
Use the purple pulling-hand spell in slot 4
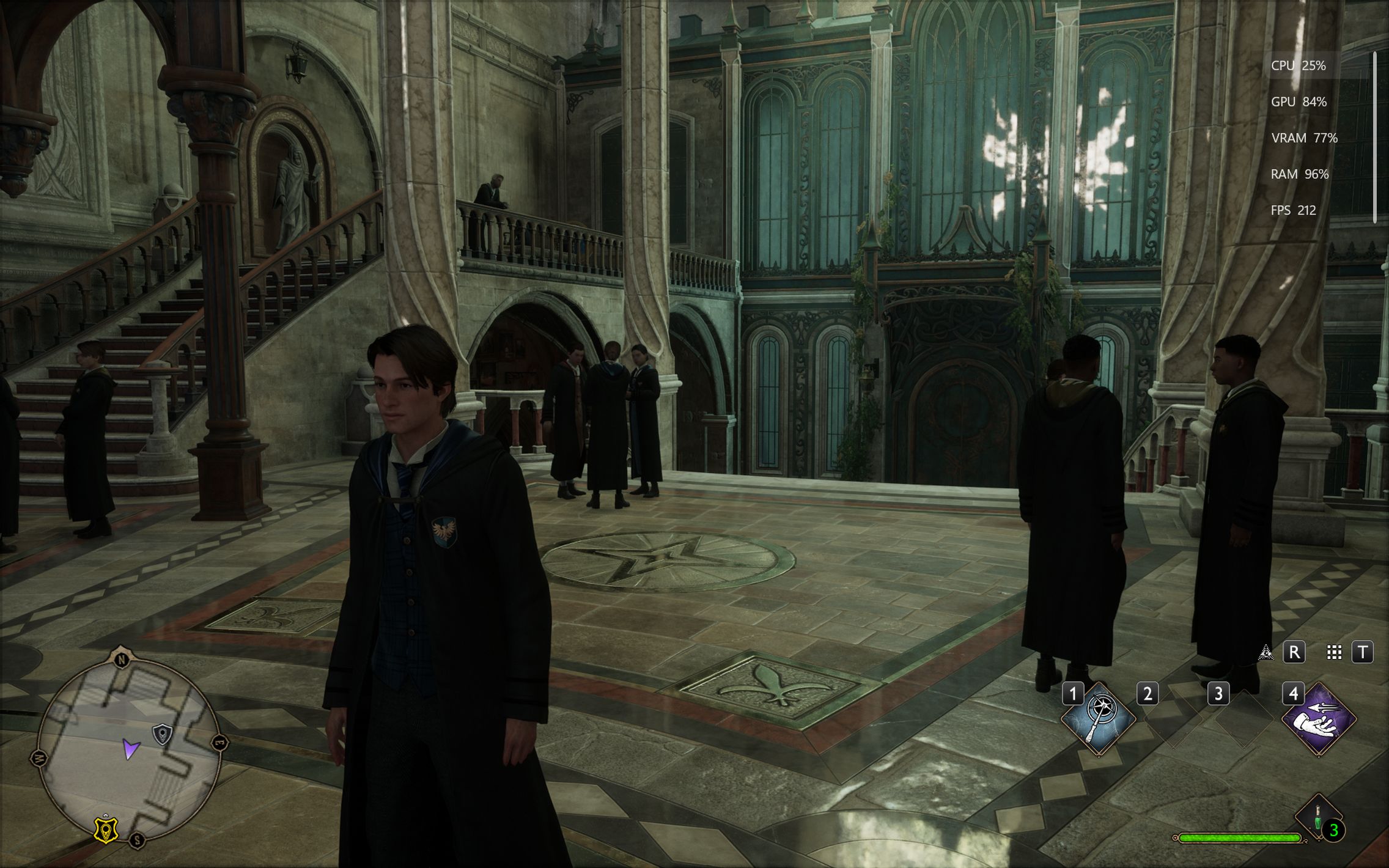1319,719
